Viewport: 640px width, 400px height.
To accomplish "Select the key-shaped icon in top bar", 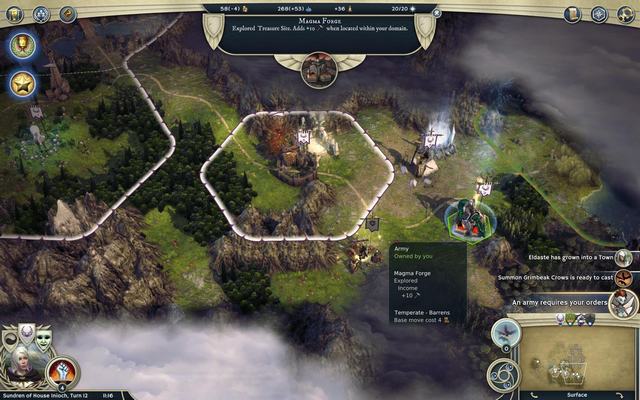I will click(x=68, y=14).
